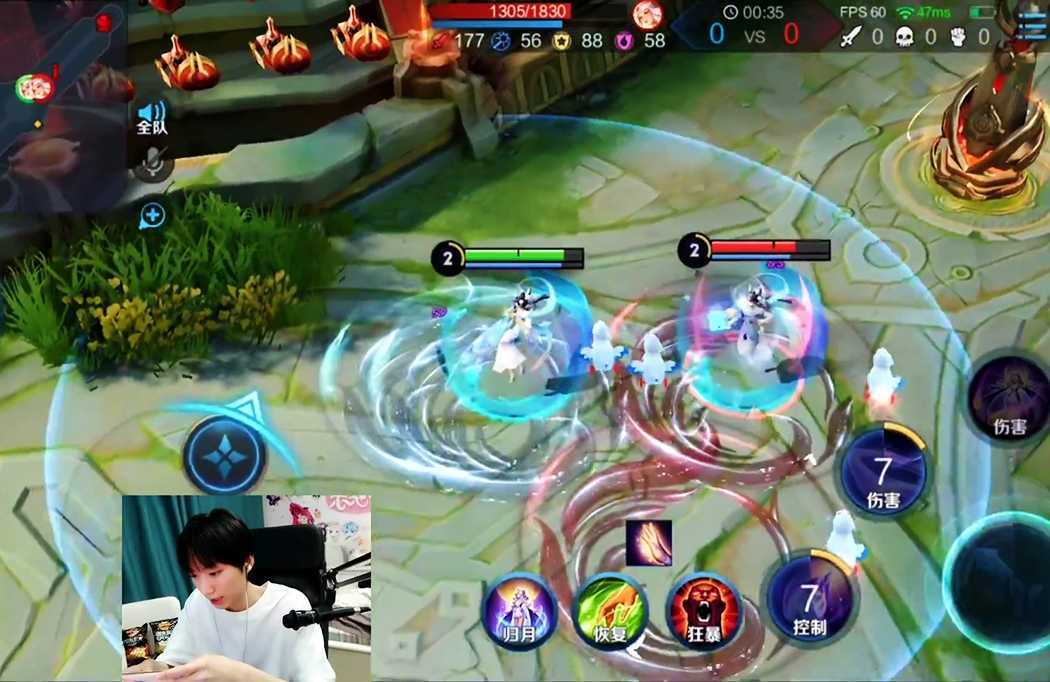Tap the minimap
1050x682 pixels.
(62, 95)
